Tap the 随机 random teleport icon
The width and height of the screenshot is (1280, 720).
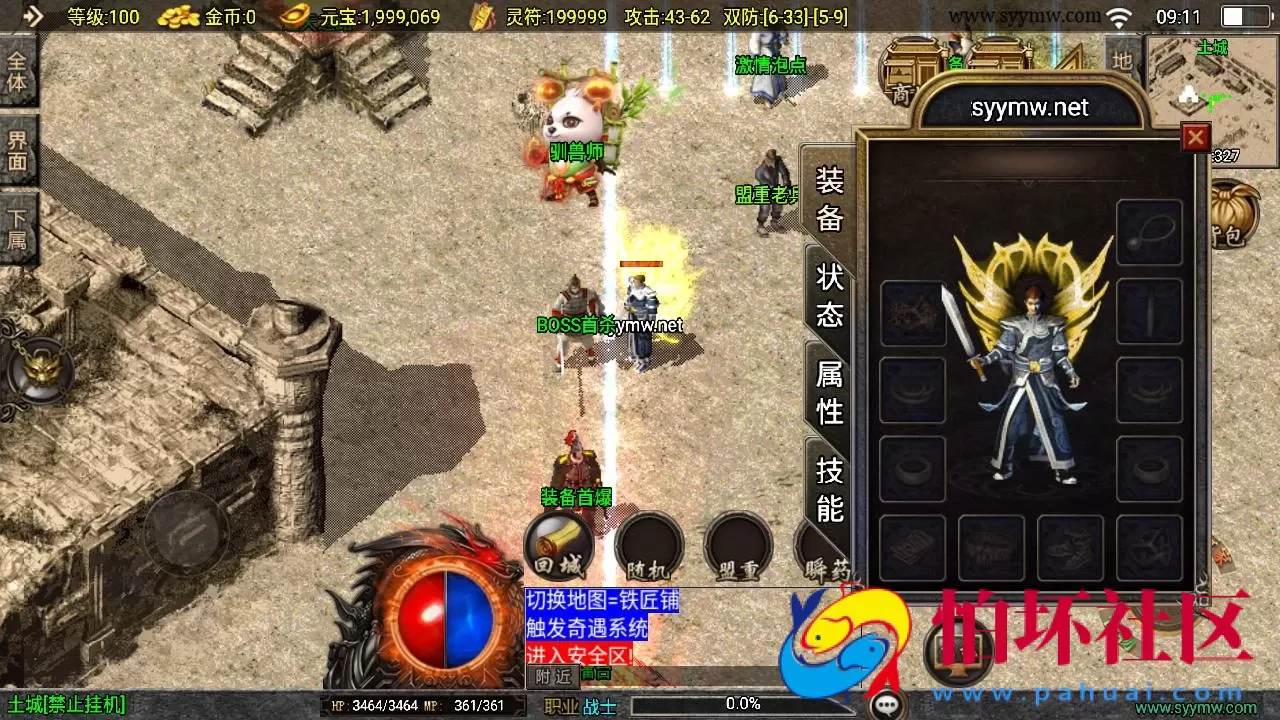(647, 545)
